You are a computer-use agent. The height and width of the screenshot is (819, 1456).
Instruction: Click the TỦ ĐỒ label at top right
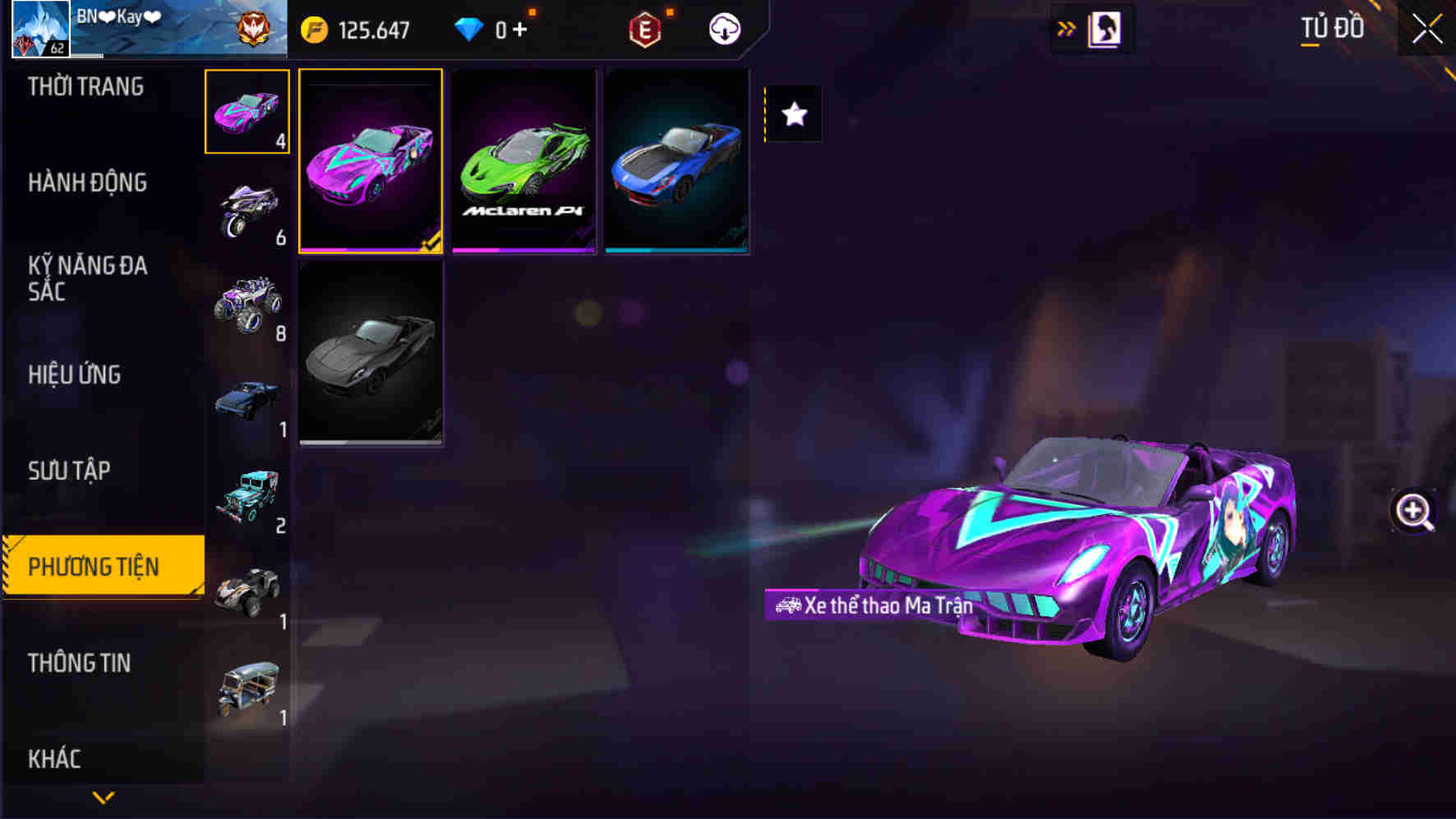[1334, 27]
